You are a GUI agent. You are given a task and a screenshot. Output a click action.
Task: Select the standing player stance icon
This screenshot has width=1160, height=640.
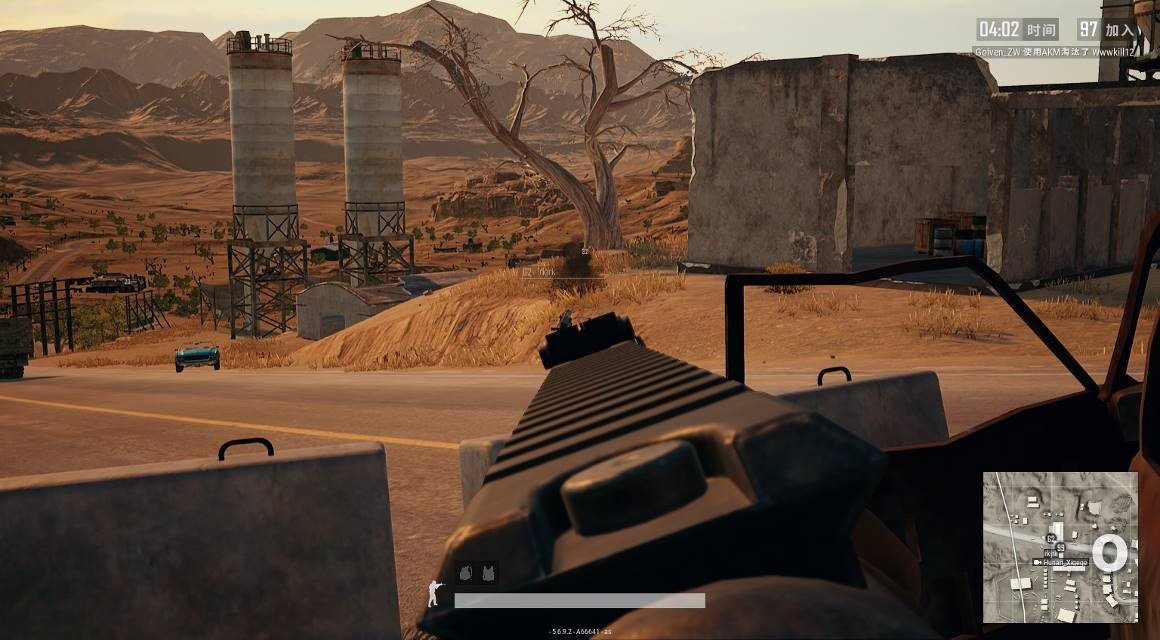pyautogui.click(x=434, y=592)
